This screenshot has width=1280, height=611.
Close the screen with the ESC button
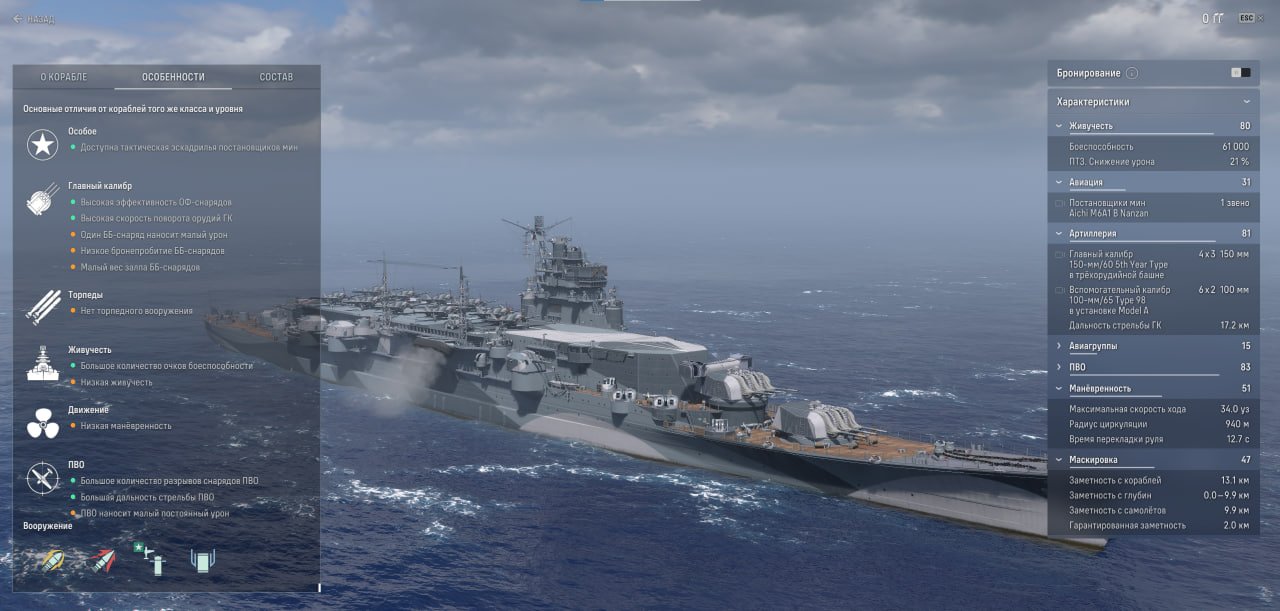pyautogui.click(x=1246, y=18)
